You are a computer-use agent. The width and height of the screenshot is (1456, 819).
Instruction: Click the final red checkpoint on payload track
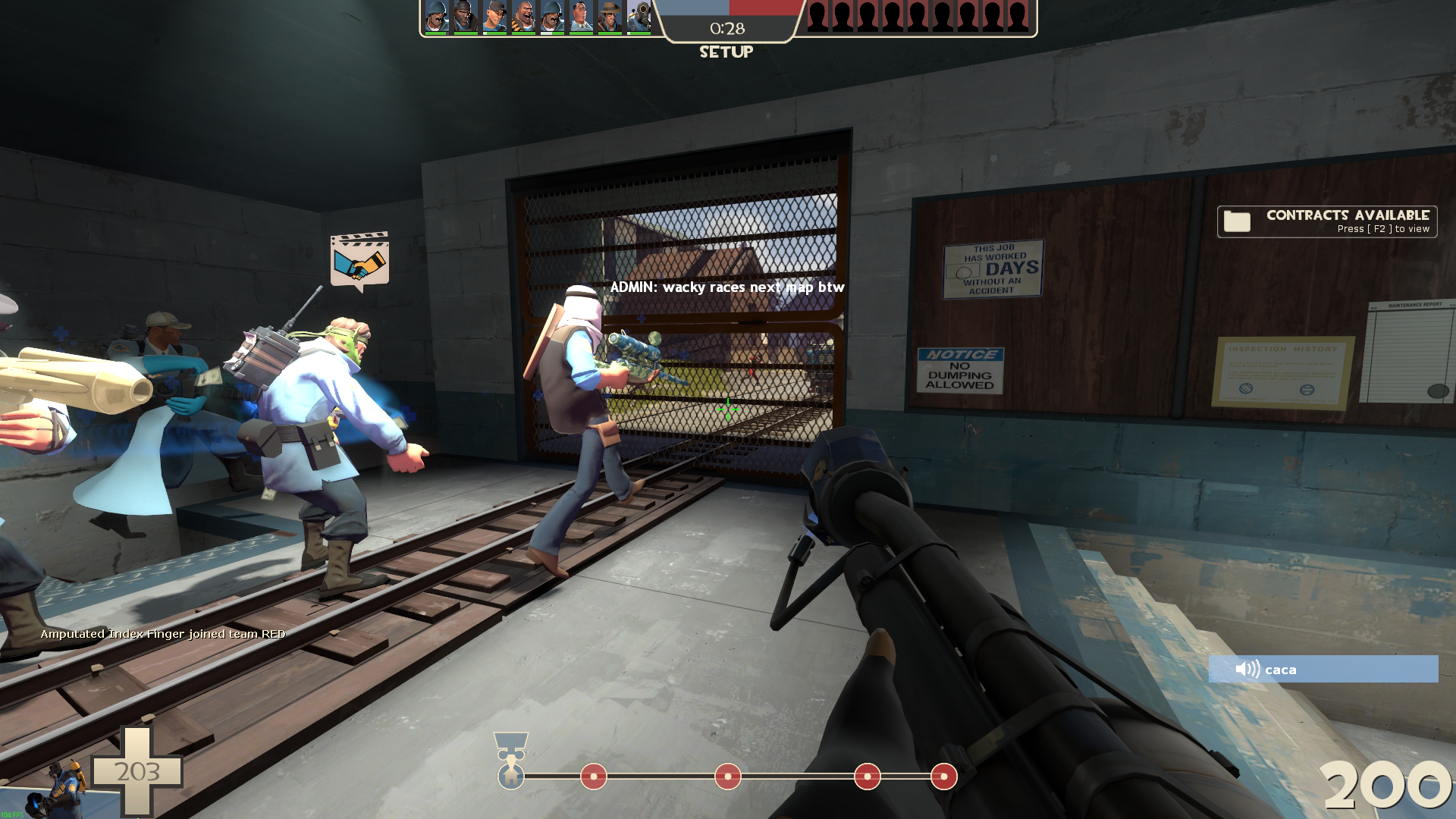click(943, 777)
